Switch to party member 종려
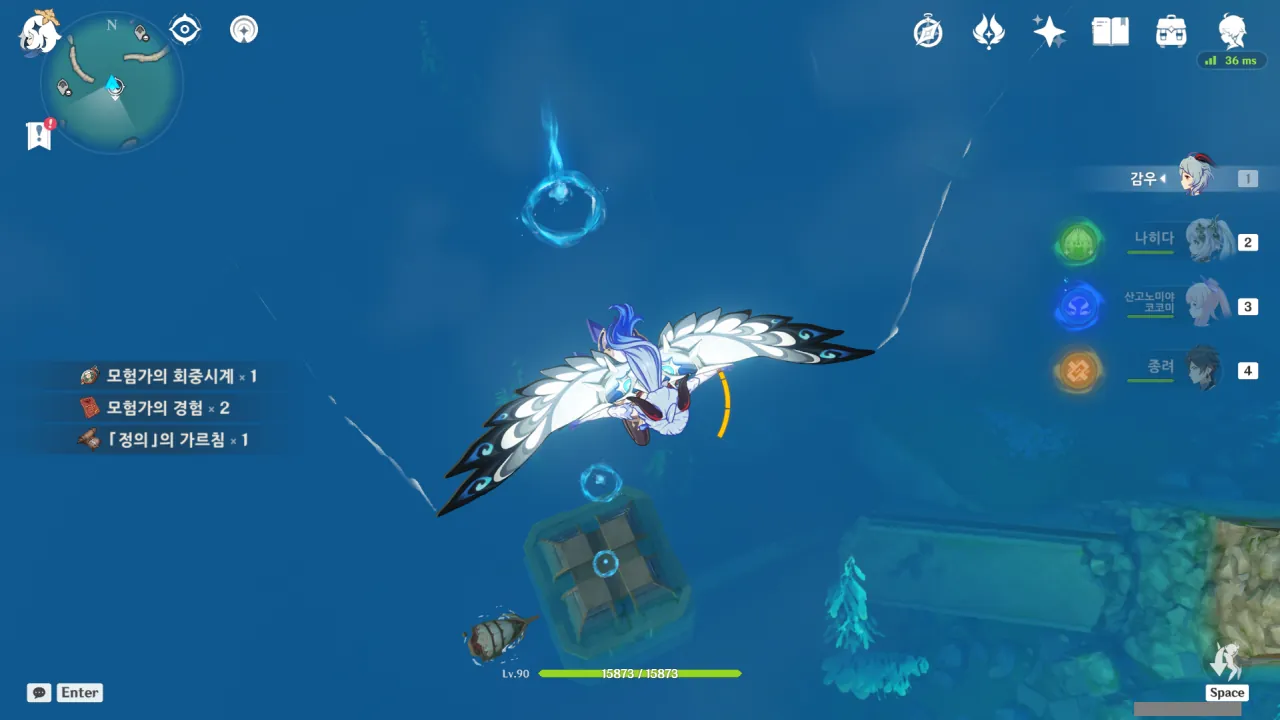The height and width of the screenshot is (720, 1280). [1207, 370]
